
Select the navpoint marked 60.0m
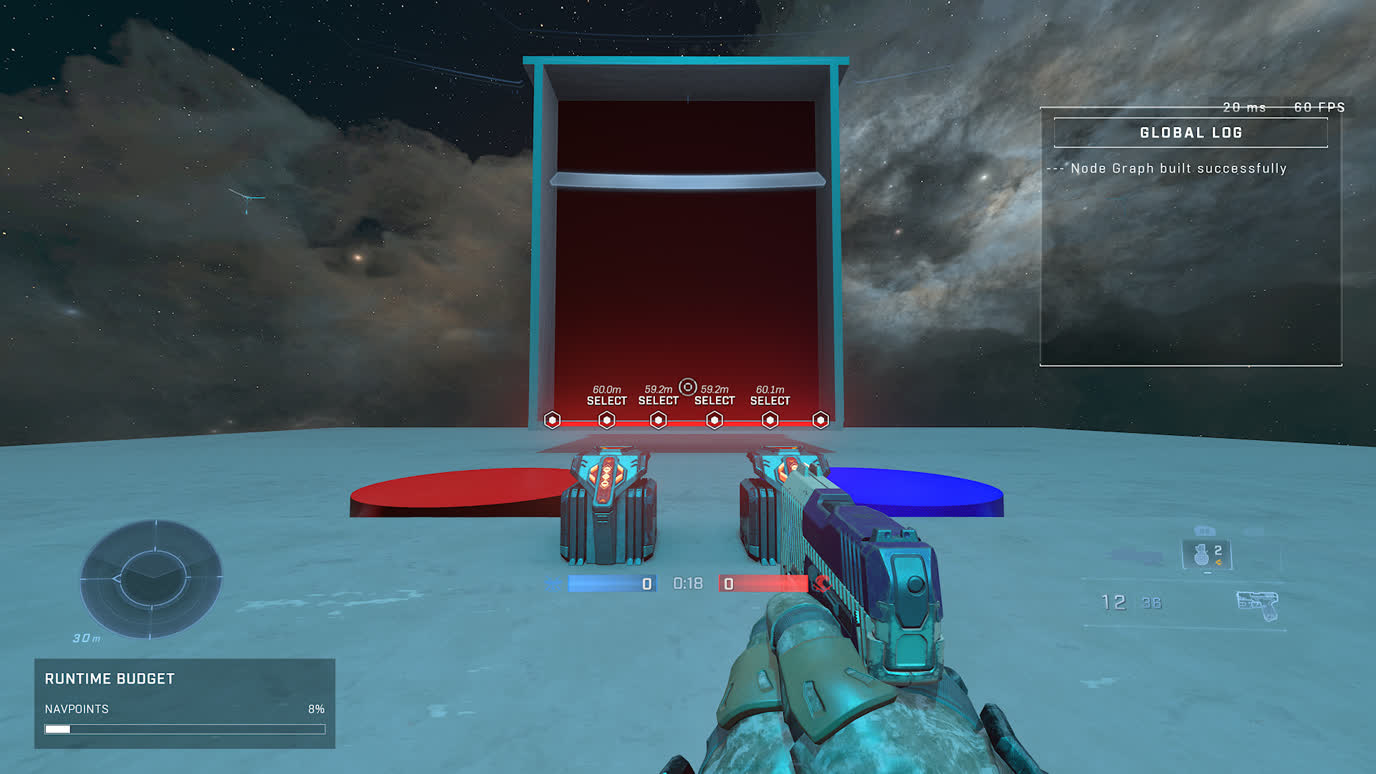click(606, 420)
